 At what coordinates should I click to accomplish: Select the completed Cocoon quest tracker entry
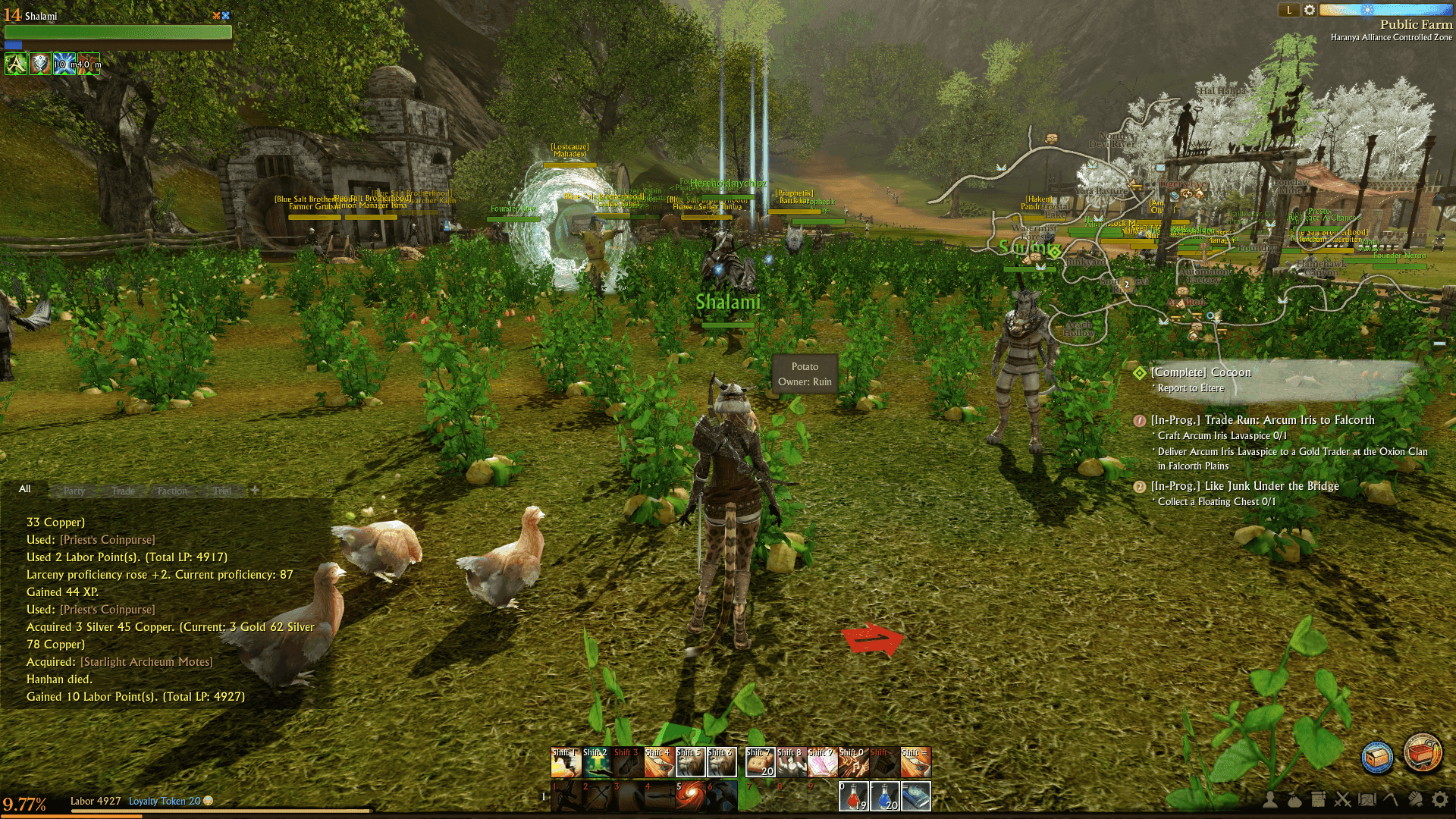pos(1200,372)
